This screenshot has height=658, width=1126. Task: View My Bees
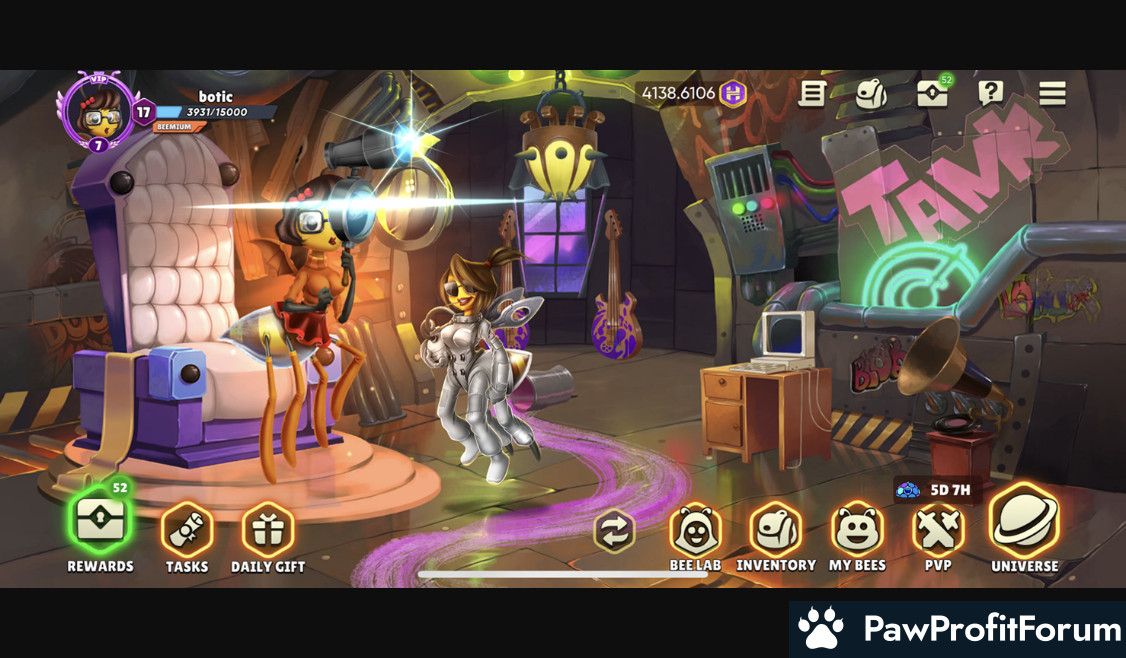pyautogui.click(x=857, y=530)
